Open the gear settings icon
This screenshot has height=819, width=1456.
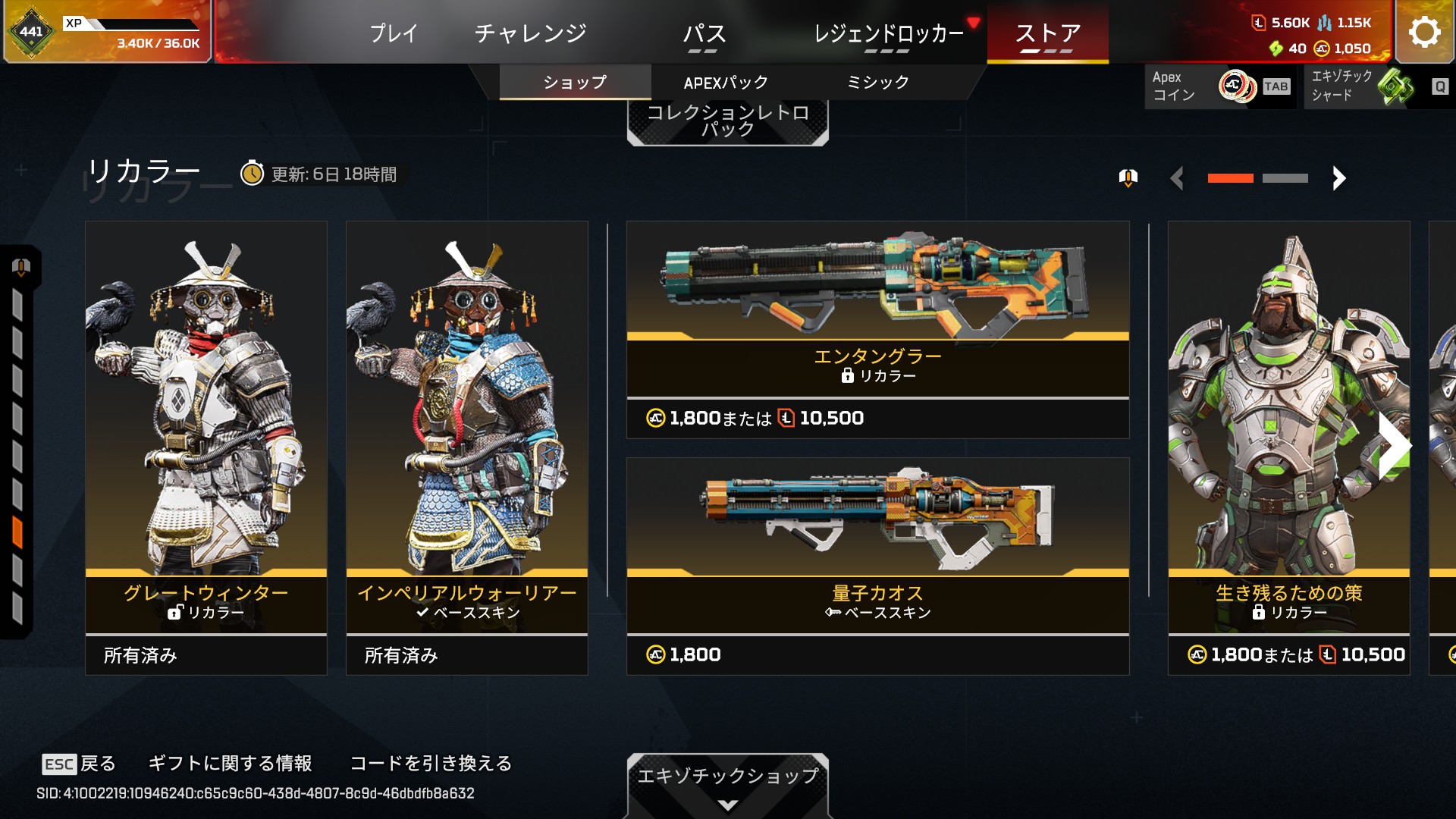pos(1424,32)
